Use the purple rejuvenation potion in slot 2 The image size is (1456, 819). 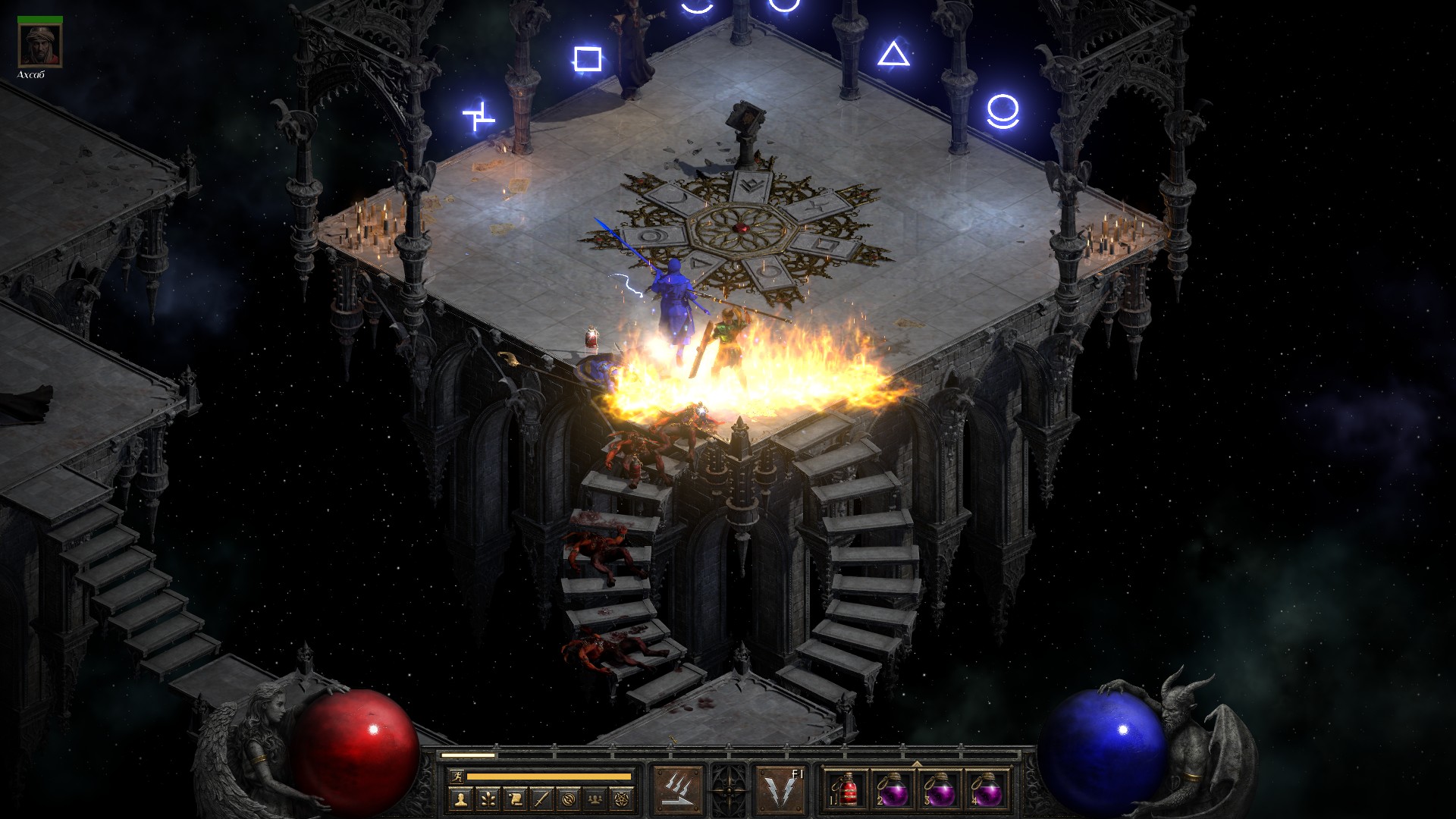(893, 790)
